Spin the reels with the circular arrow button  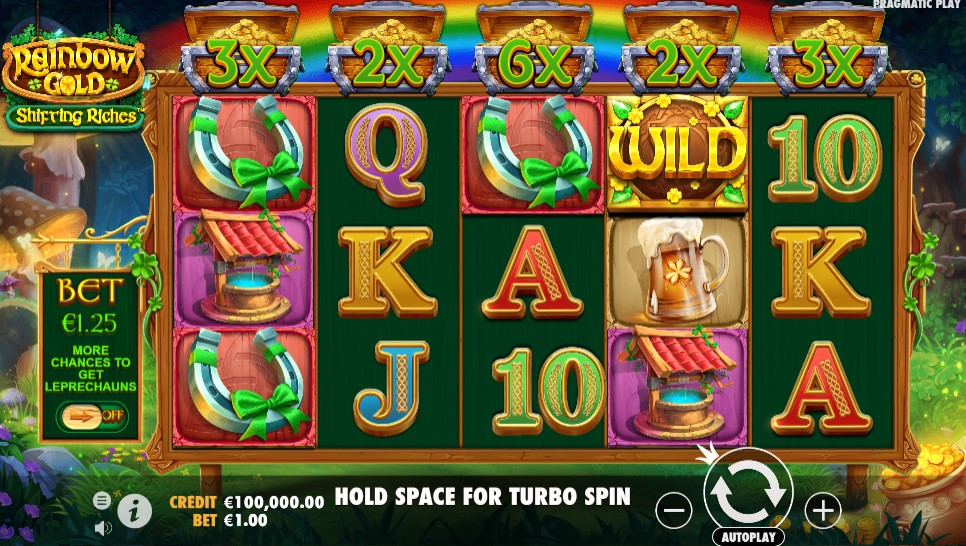click(x=748, y=490)
